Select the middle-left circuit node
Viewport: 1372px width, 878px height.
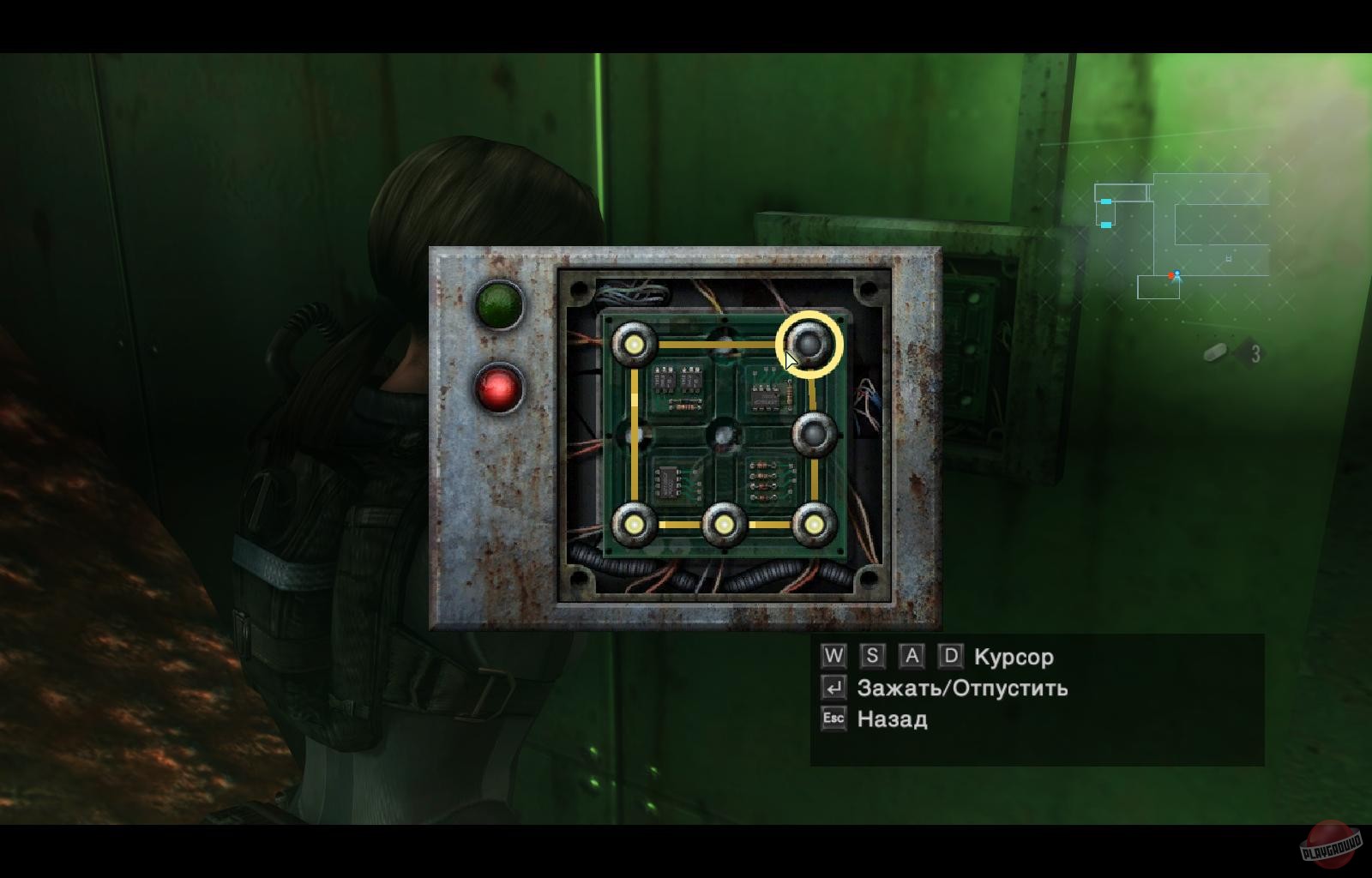(x=632, y=435)
